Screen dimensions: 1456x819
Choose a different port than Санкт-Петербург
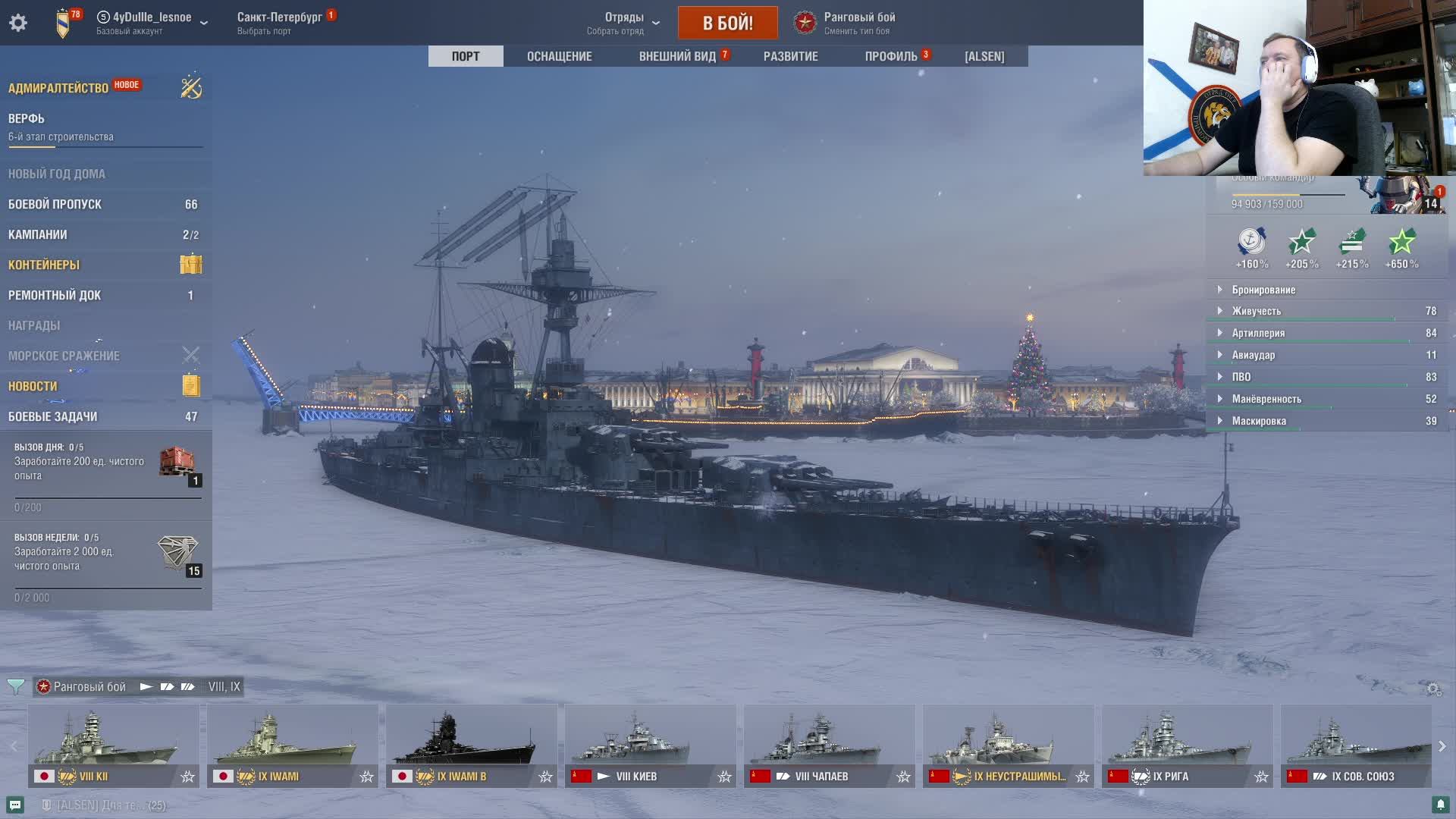coord(279,23)
